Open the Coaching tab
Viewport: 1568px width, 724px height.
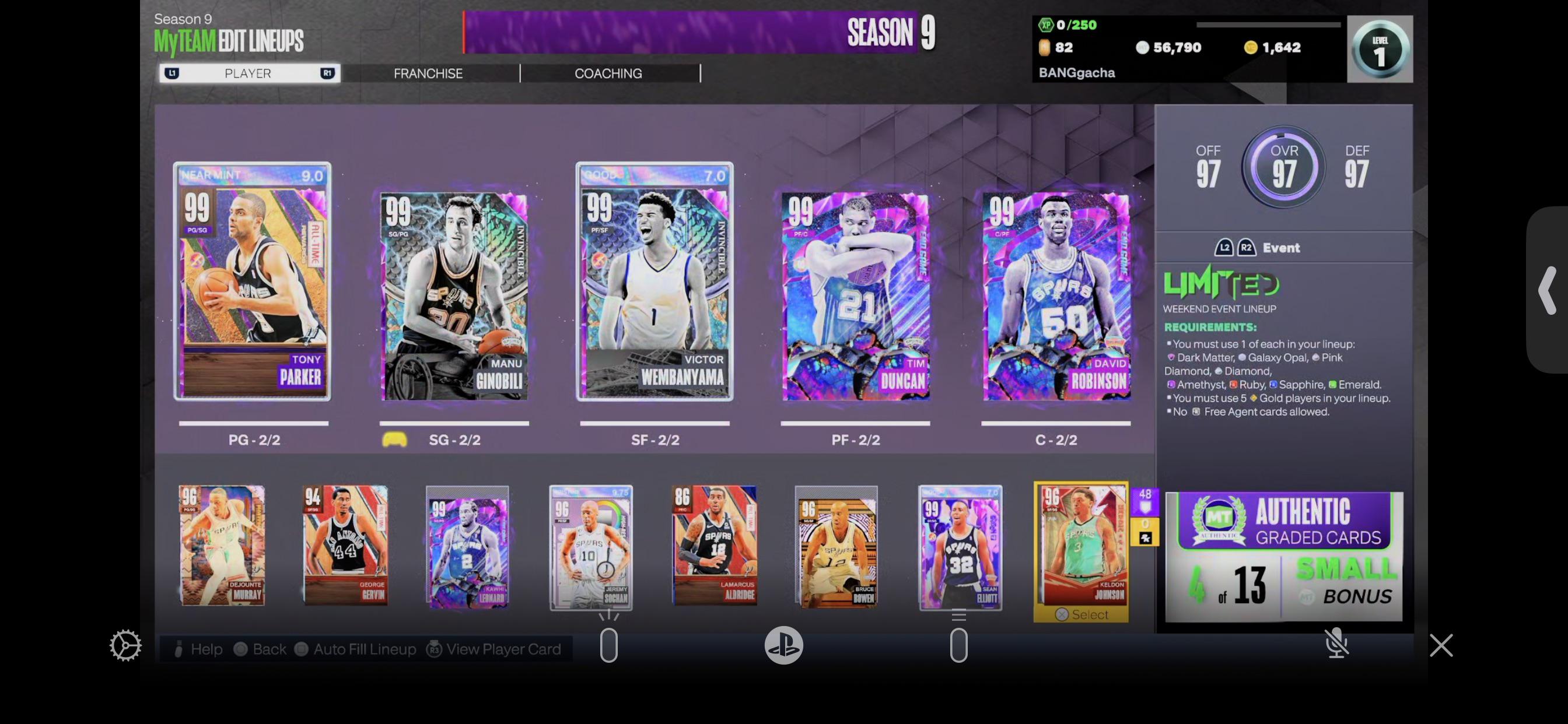608,73
